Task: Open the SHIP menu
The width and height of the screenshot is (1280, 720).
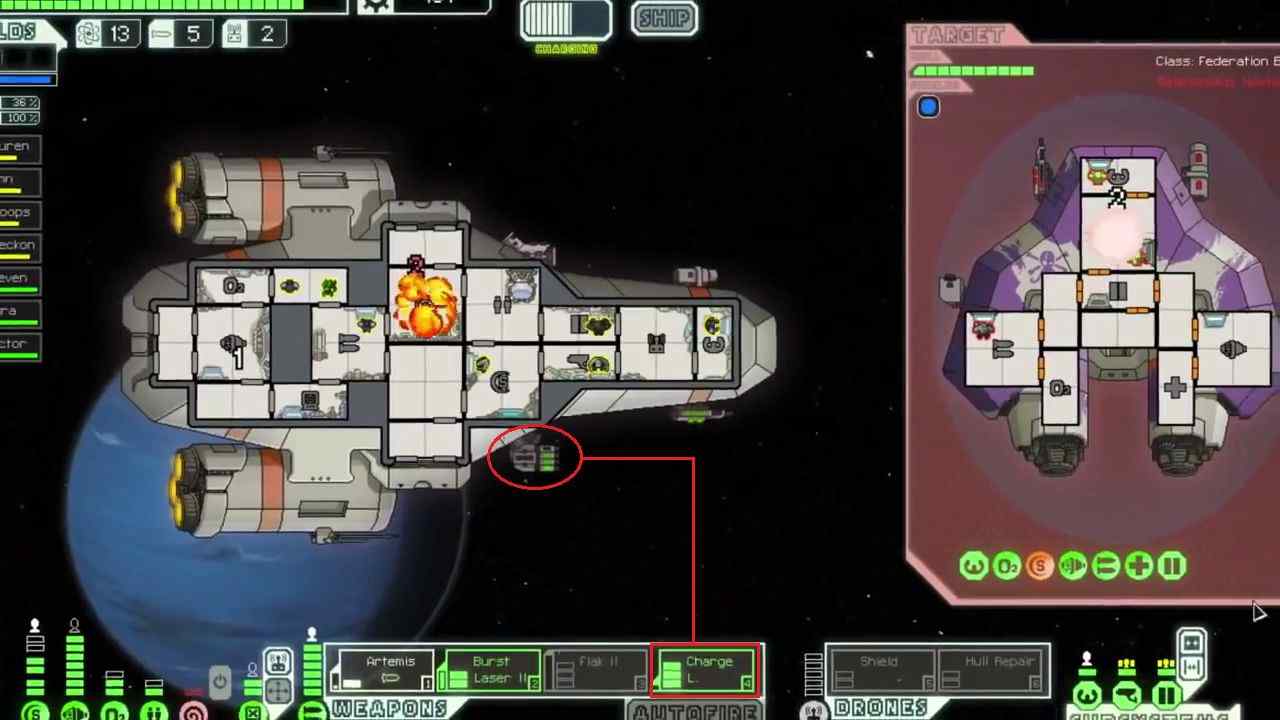Action: [x=665, y=18]
